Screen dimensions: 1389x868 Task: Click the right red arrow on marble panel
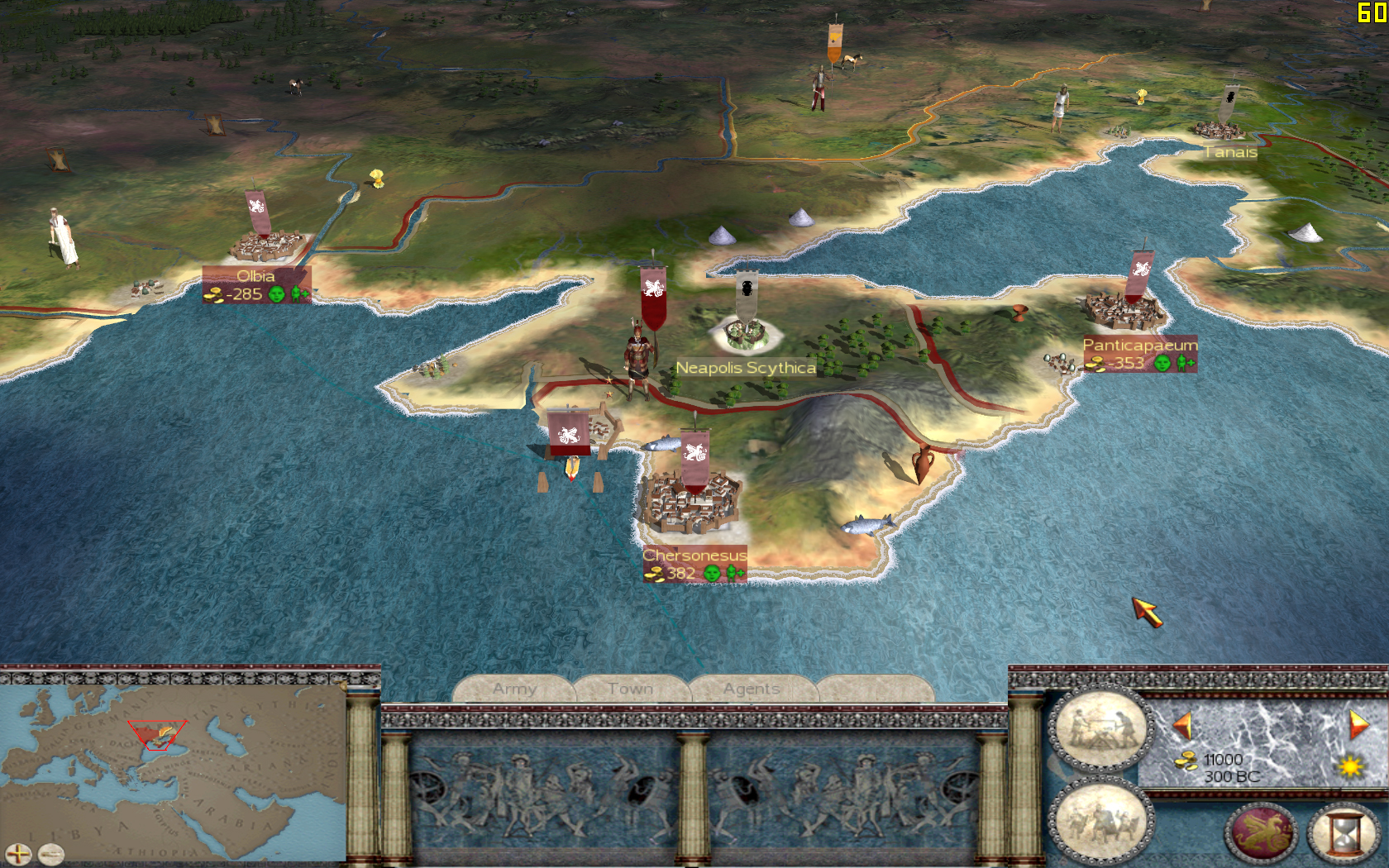click(1358, 724)
